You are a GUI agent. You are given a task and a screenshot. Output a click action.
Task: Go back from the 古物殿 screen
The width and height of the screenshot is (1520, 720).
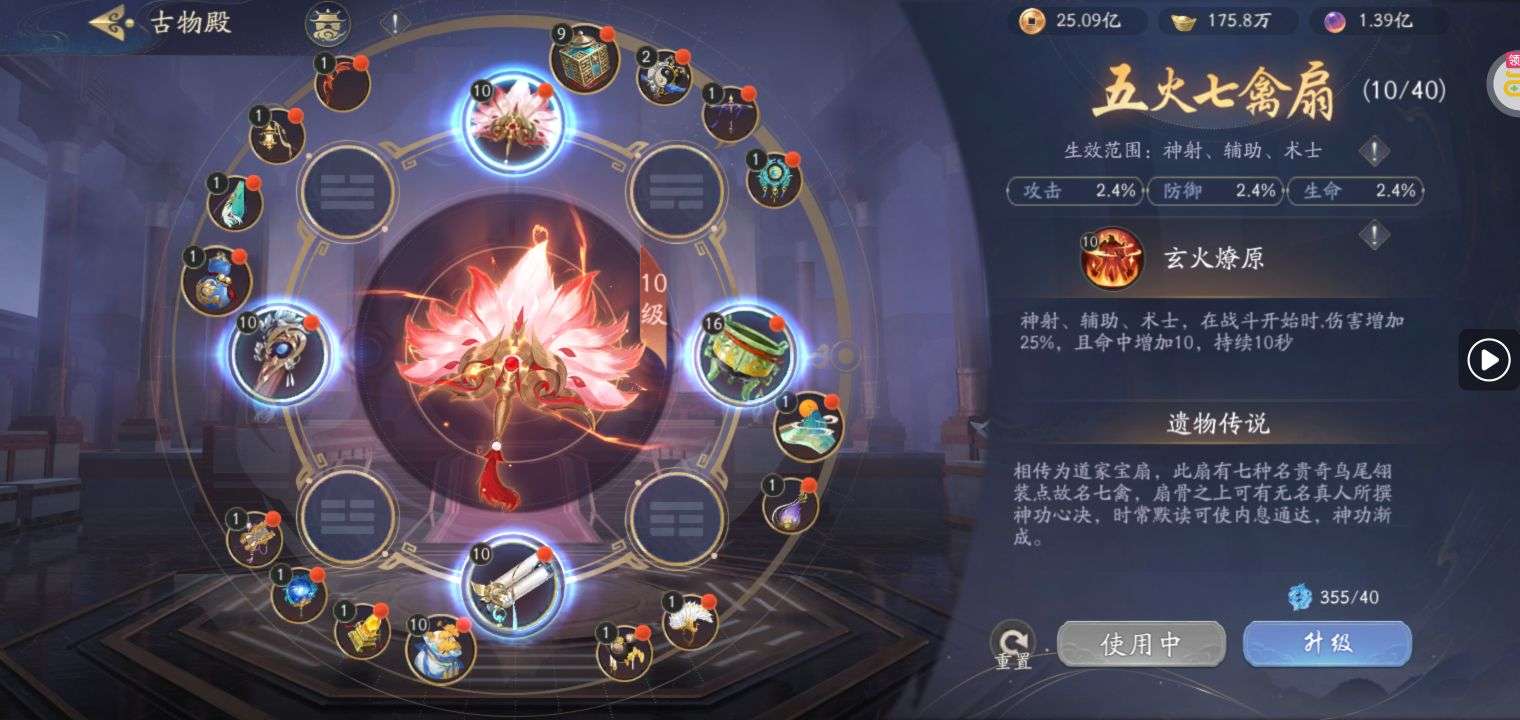pyautogui.click(x=112, y=22)
